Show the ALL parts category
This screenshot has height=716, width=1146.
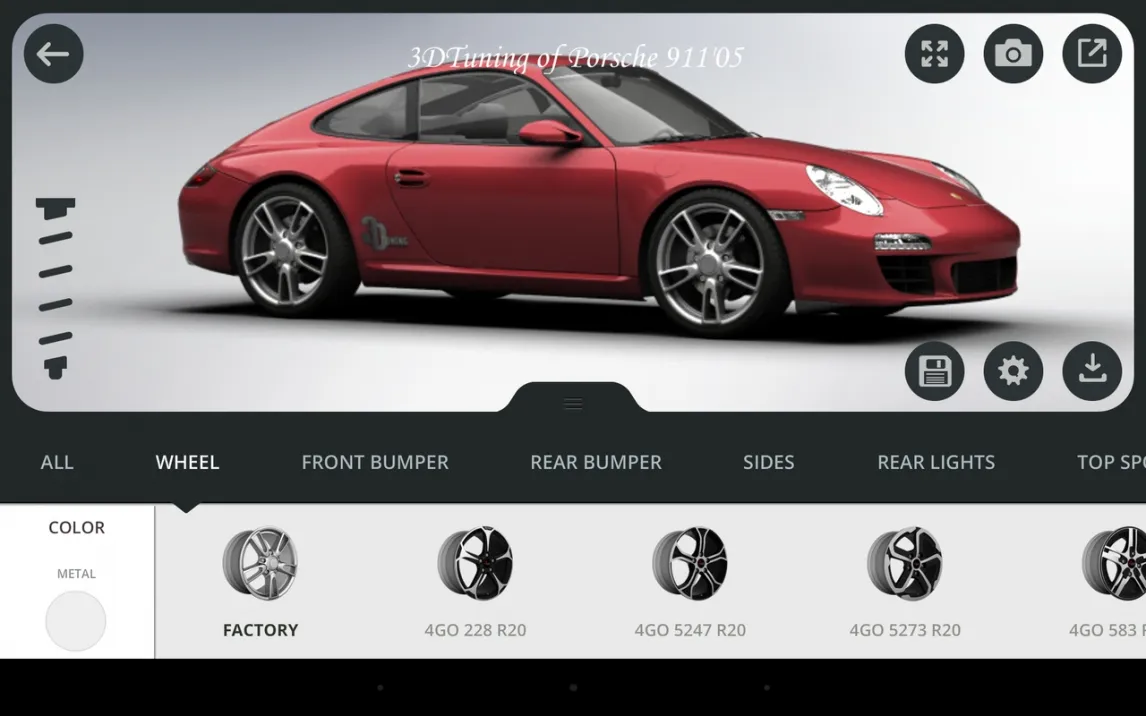pyautogui.click(x=57, y=462)
